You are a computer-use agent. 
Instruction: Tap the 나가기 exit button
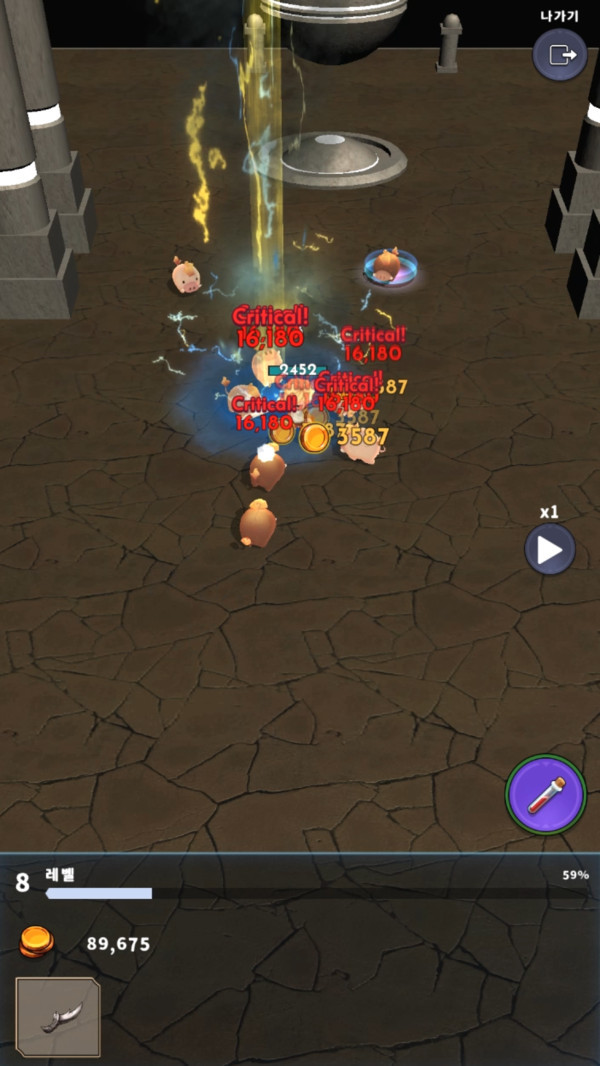[x=559, y=55]
